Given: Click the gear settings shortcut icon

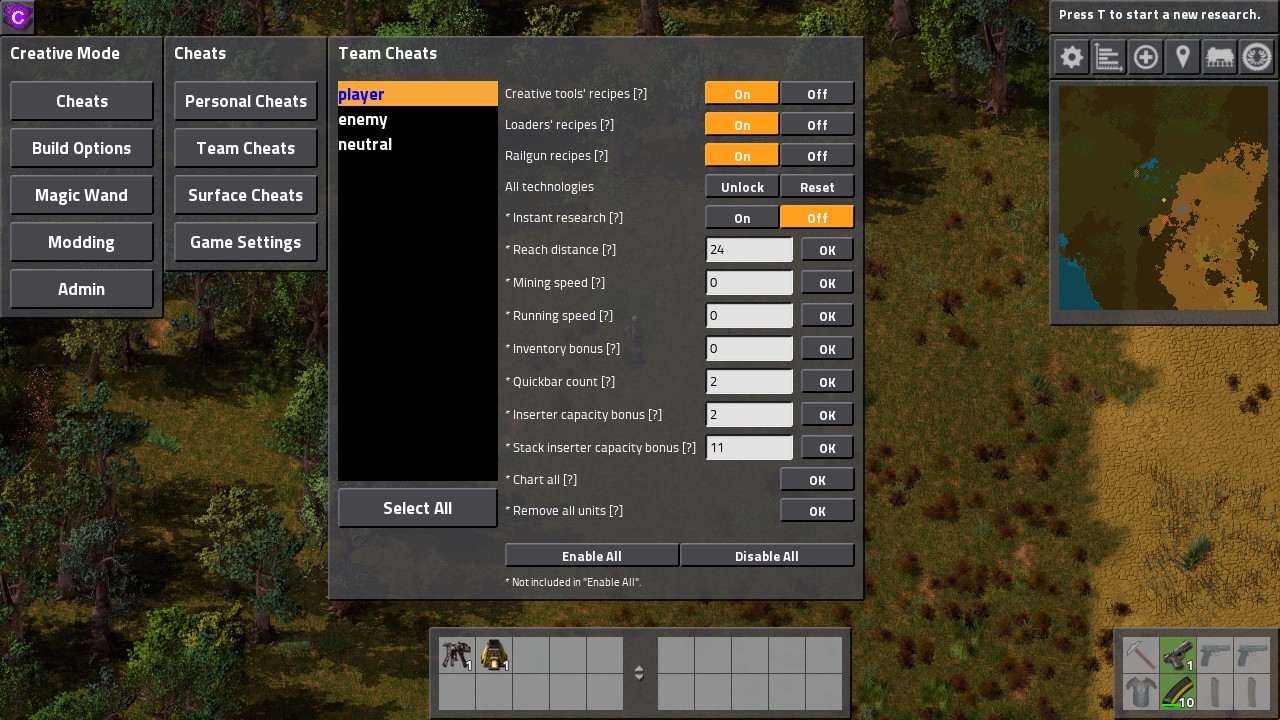Looking at the screenshot, I should click(x=1070, y=57).
